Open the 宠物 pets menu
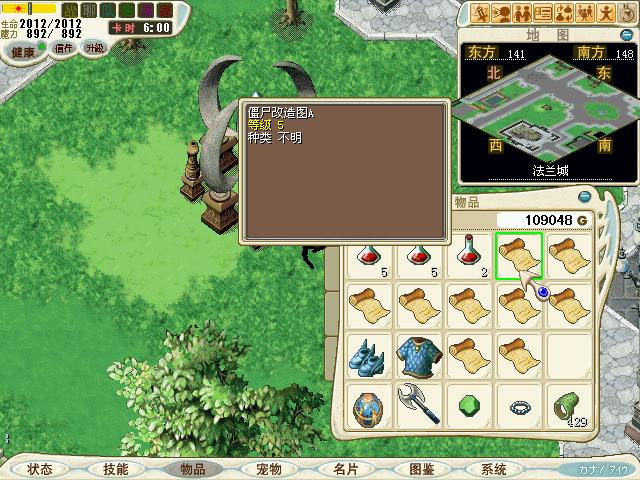 coord(268,469)
